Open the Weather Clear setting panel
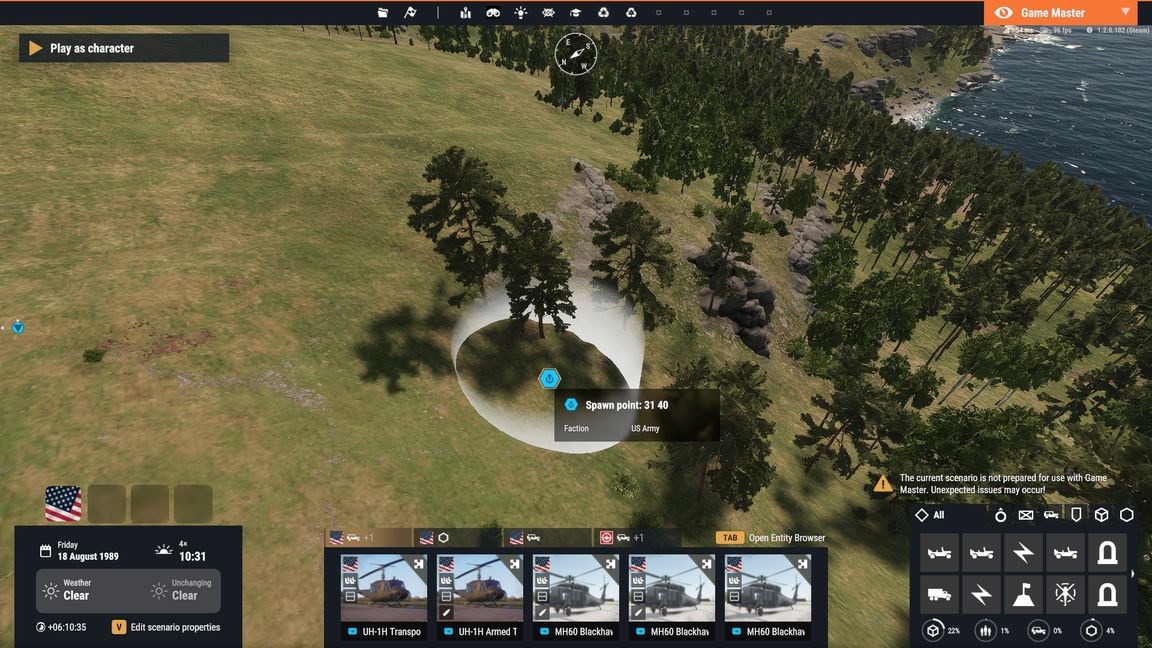 point(77,590)
